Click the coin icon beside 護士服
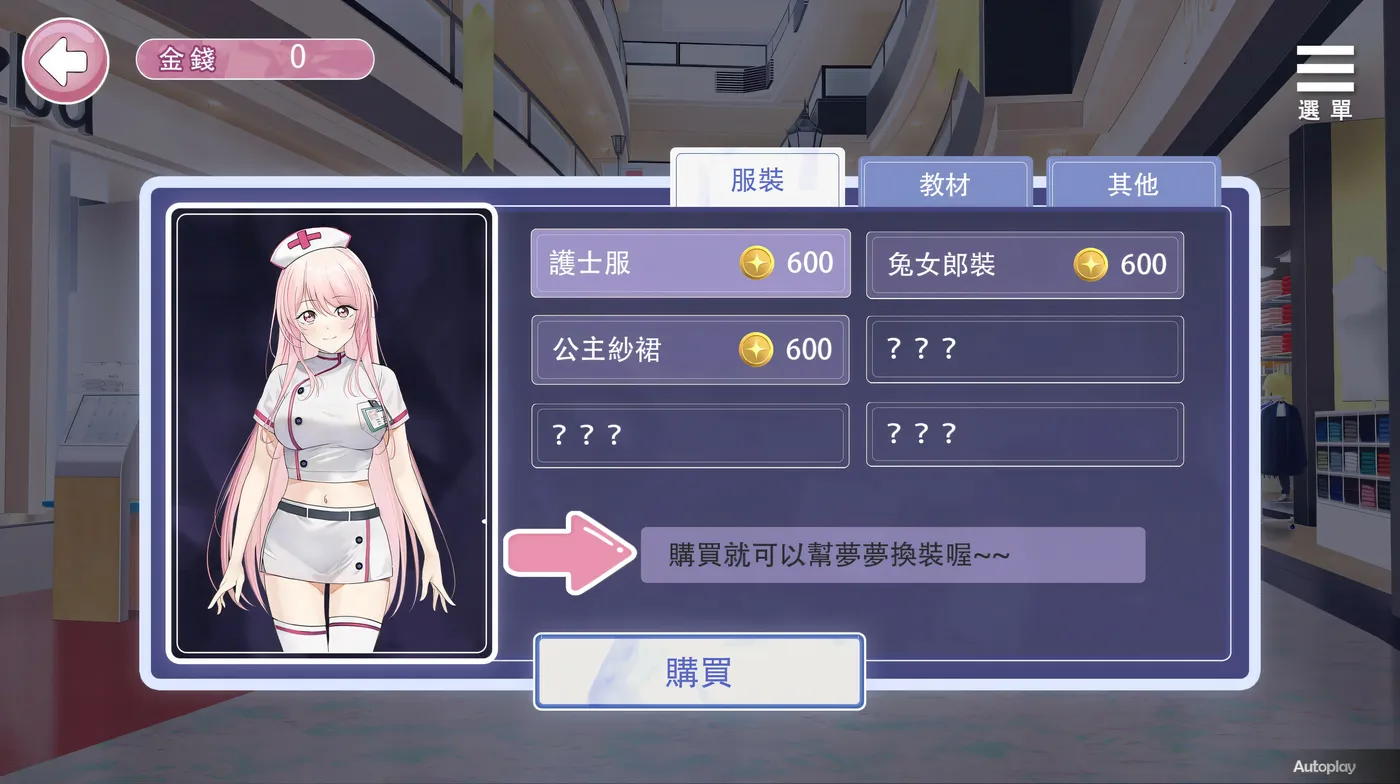 (x=758, y=263)
